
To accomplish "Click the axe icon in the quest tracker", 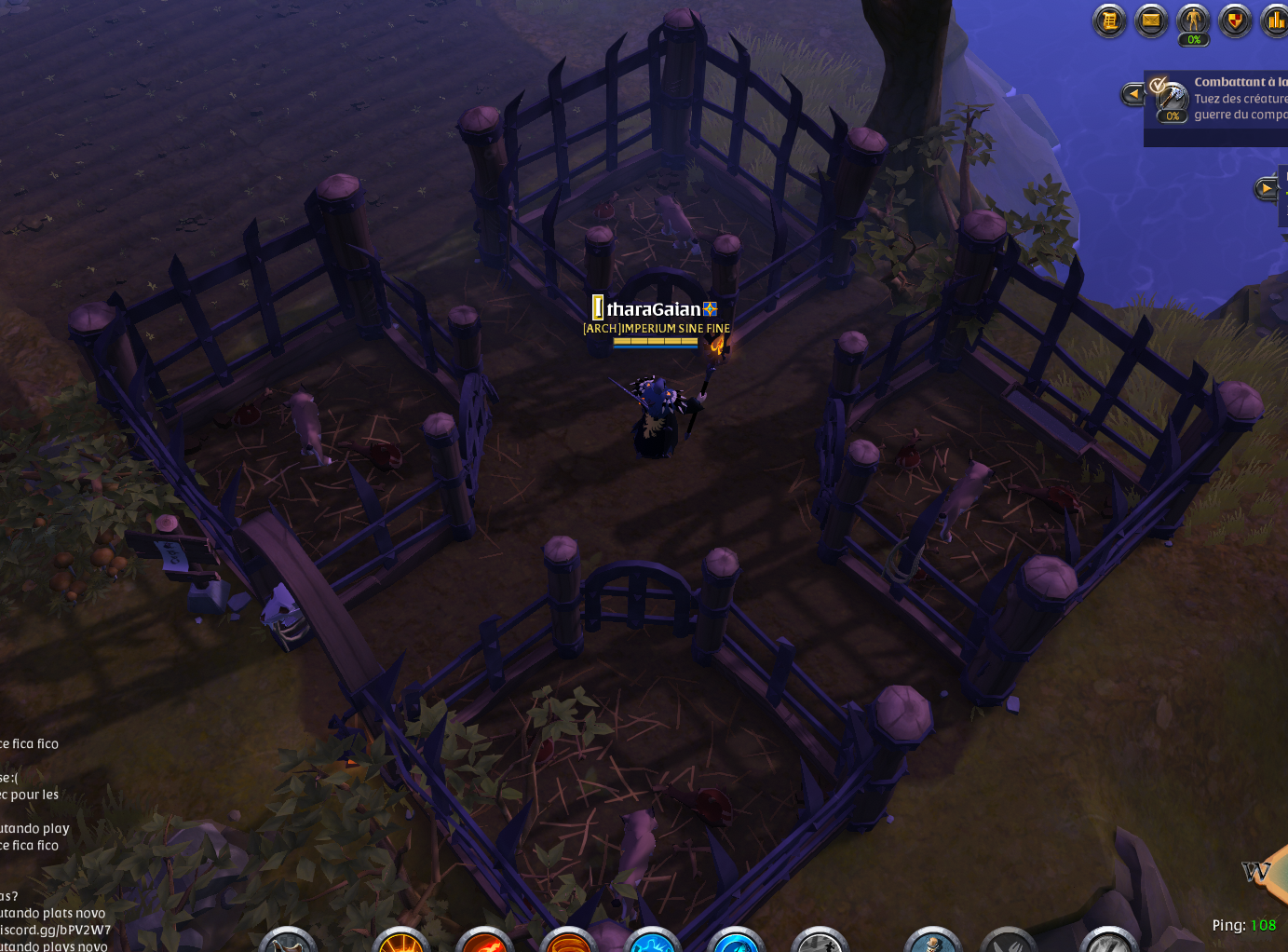I will pyautogui.click(x=1172, y=100).
